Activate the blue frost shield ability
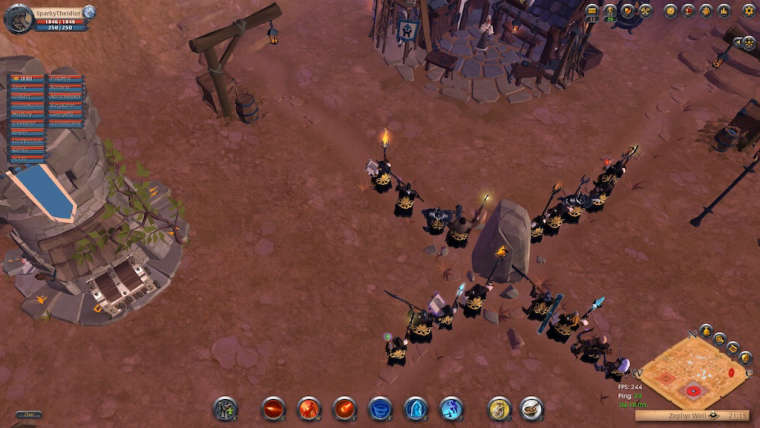 (x=416, y=408)
